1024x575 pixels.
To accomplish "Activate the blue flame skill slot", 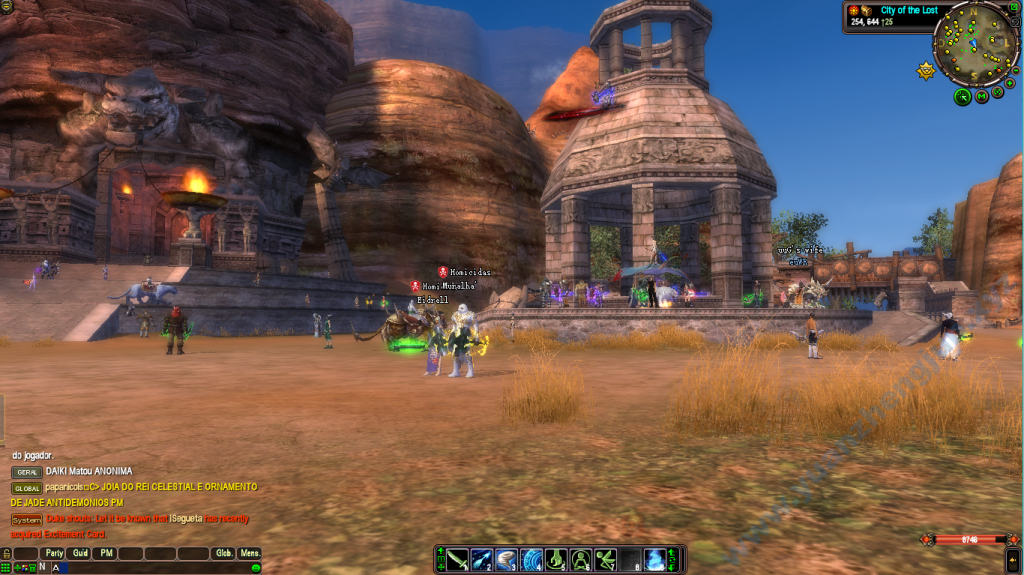I will 654,559.
